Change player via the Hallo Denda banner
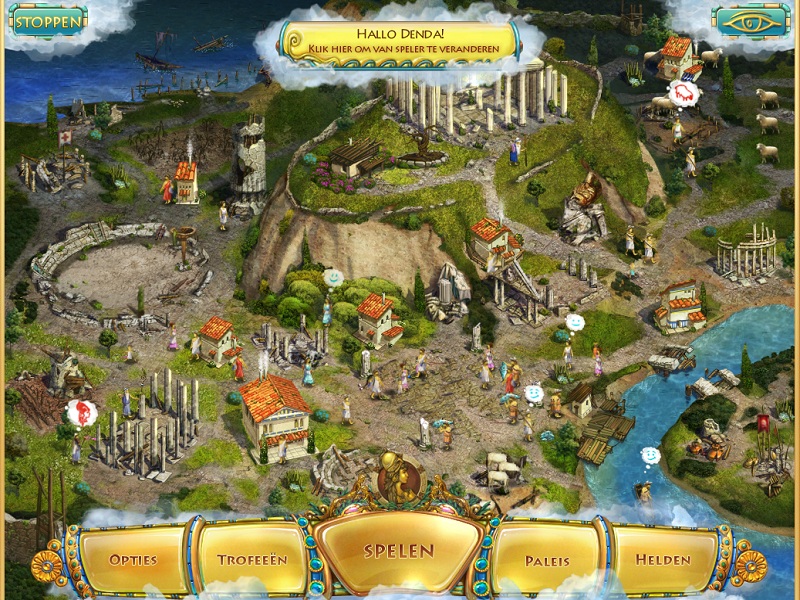 tap(400, 40)
